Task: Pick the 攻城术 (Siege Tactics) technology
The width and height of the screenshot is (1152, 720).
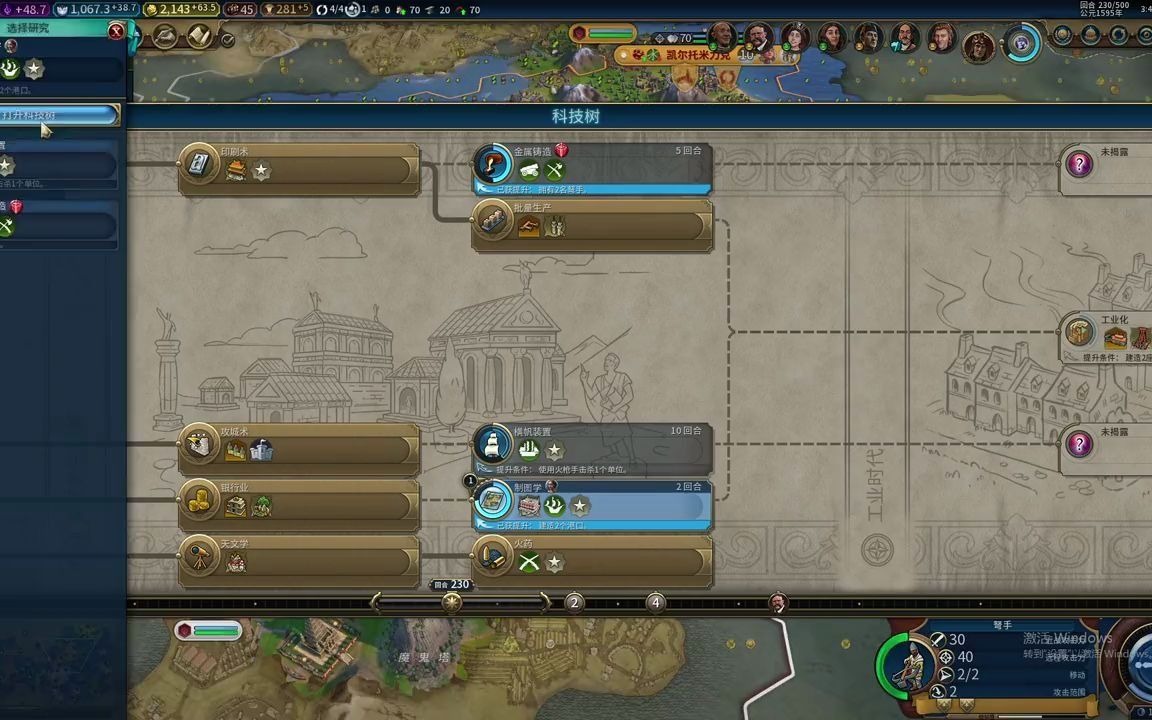Action: click(299, 448)
